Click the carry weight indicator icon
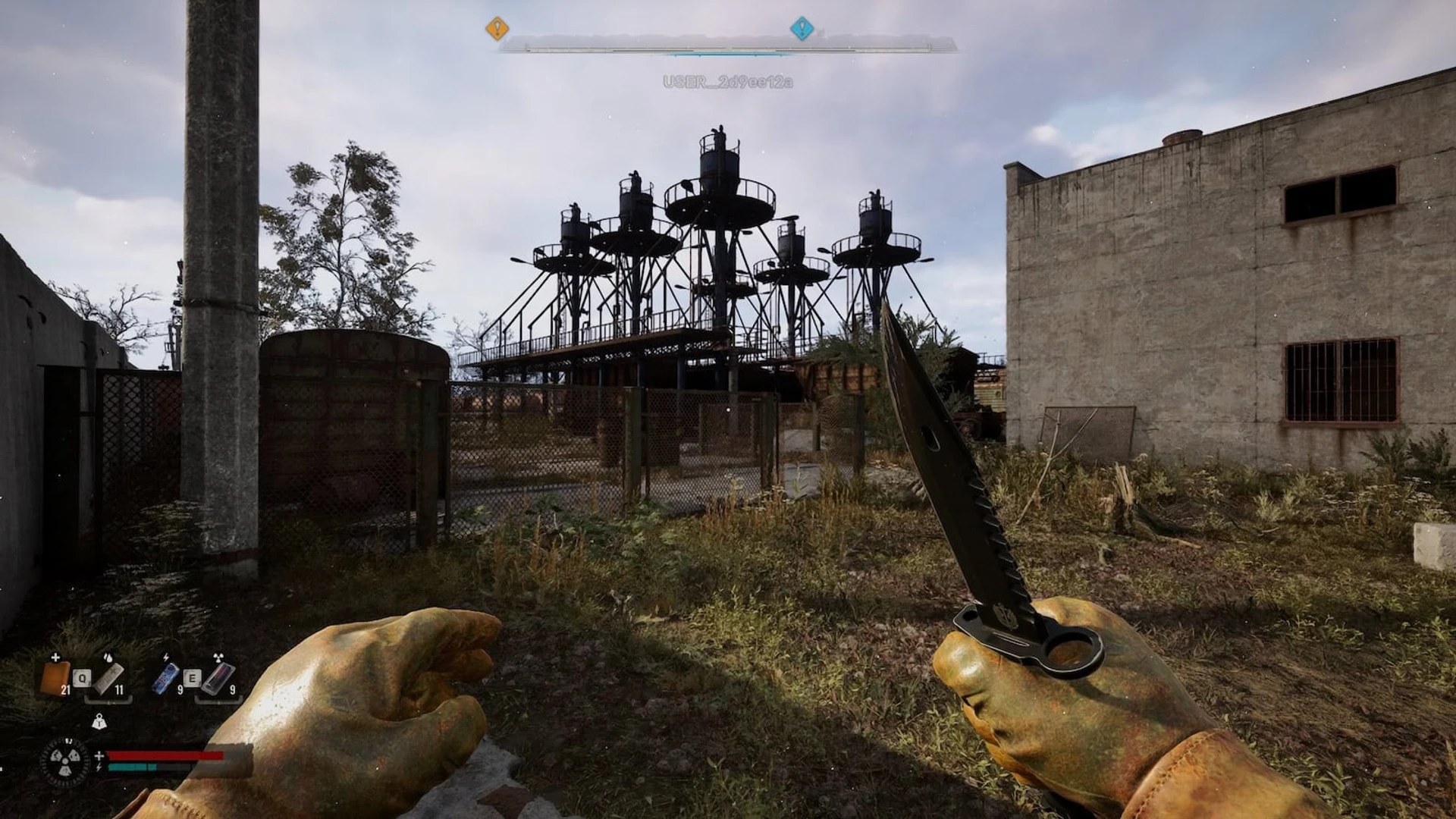Screen dimensions: 1456x819 (99, 722)
